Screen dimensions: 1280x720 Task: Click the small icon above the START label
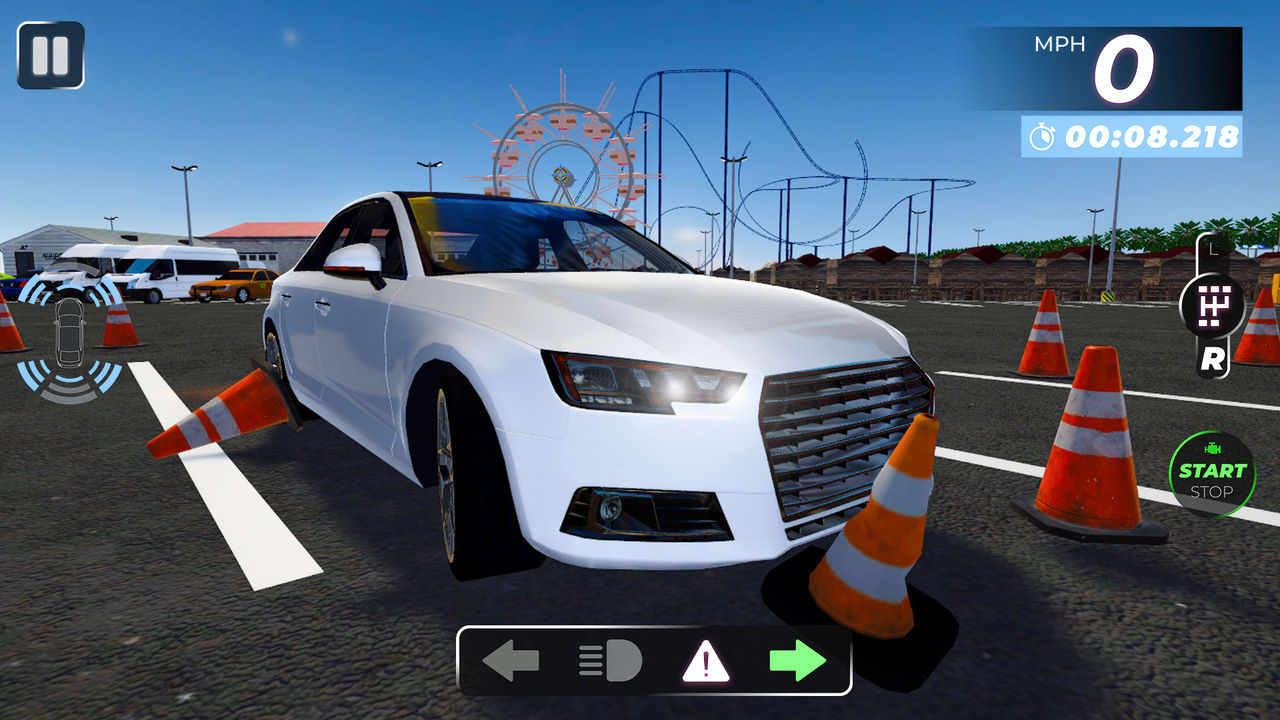1212,449
